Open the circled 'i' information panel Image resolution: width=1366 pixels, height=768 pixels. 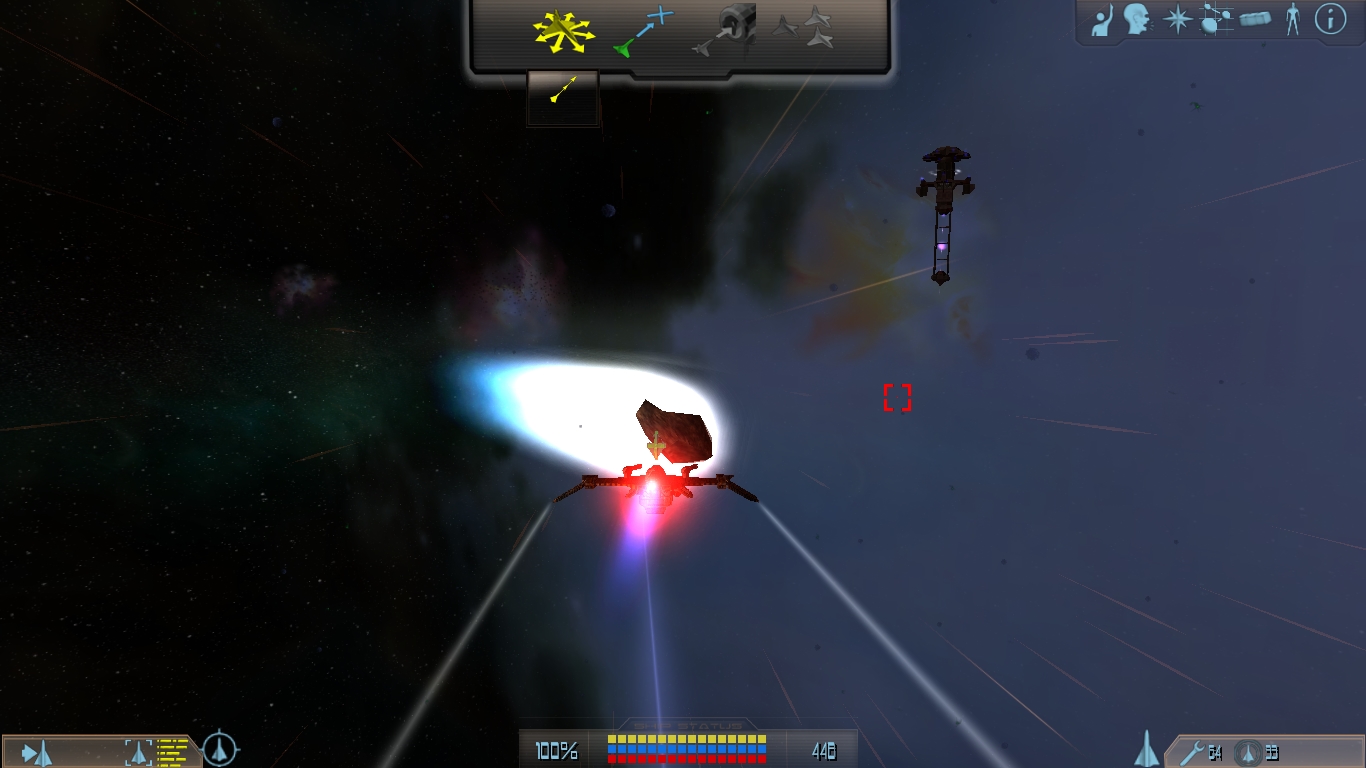pos(1330,19)
